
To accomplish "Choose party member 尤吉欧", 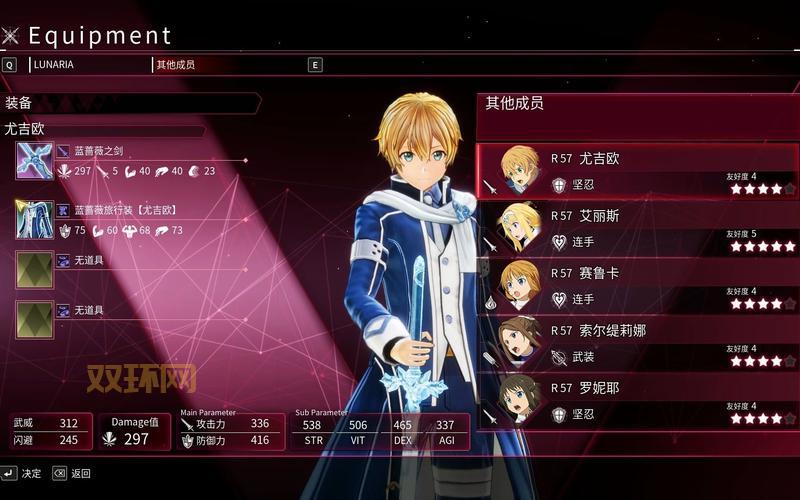I will (637, 171).
